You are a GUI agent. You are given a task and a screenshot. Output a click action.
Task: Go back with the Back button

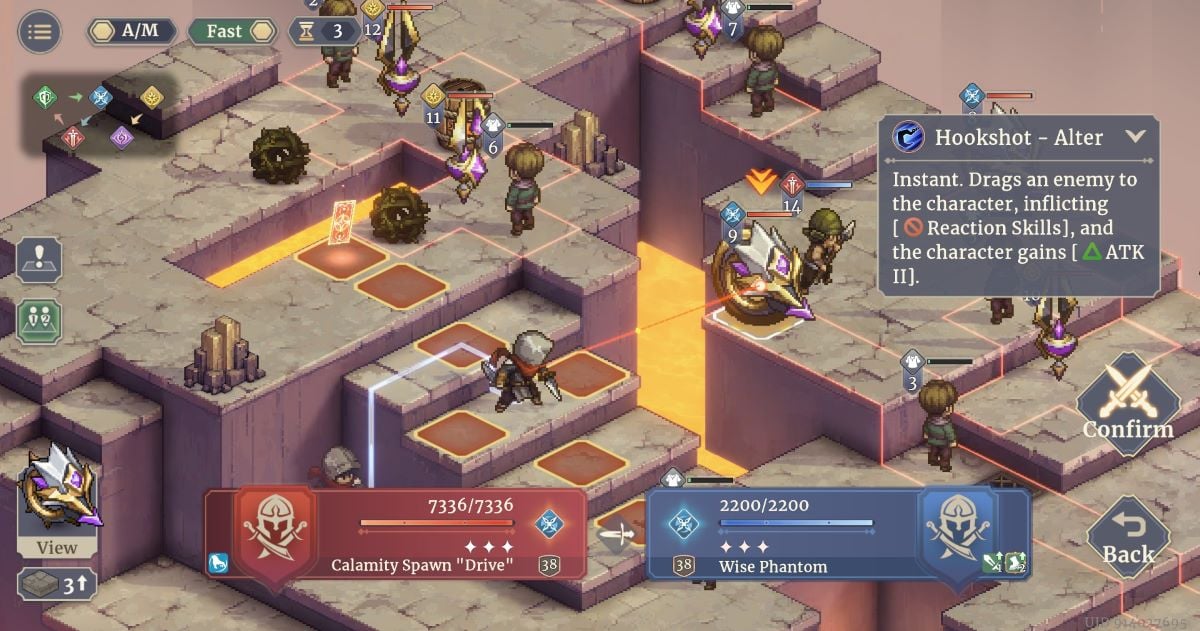1128,539
